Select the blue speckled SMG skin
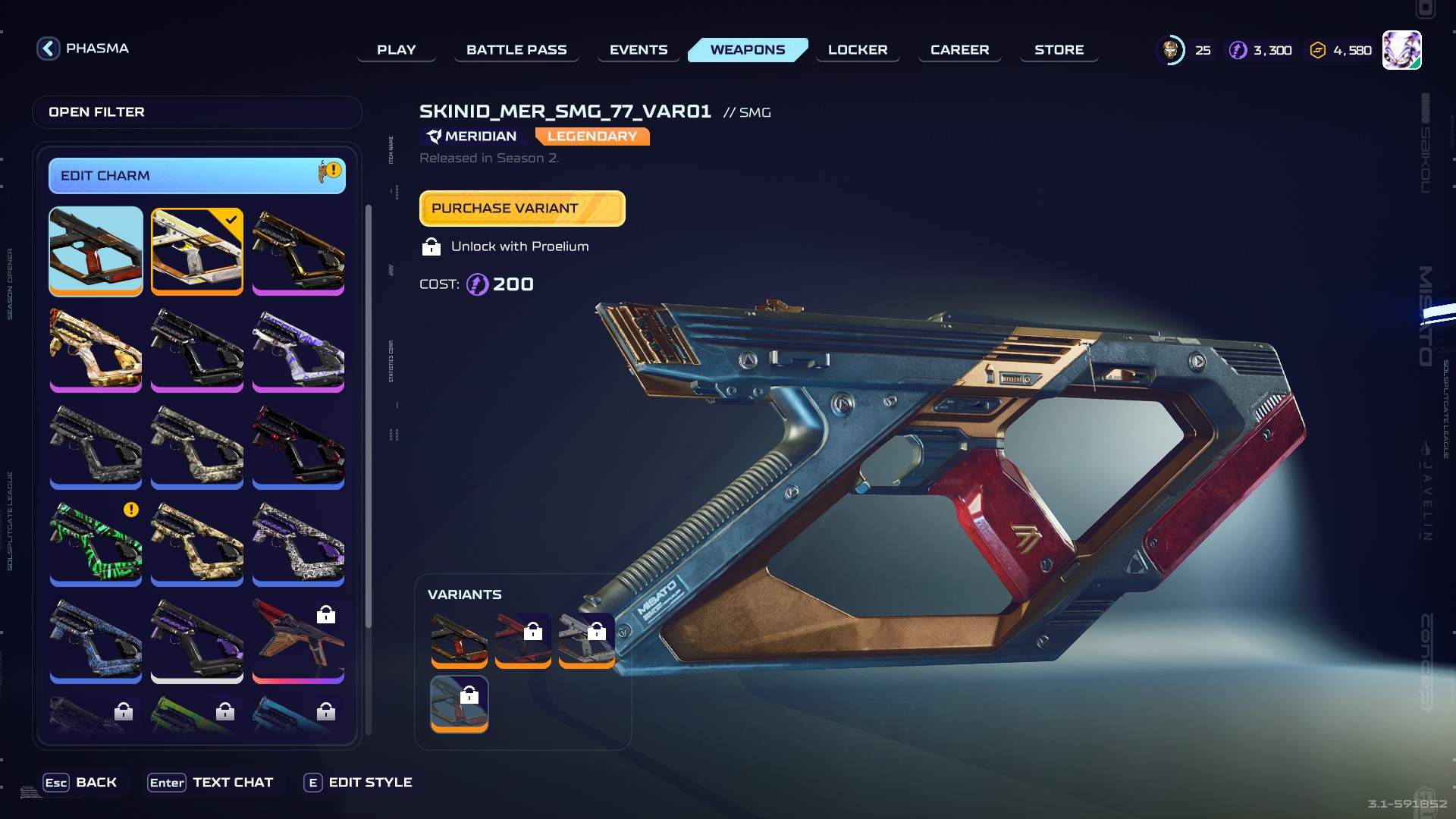The height and width of the screenshot is (819, 1456). click(x=96, y=639)
